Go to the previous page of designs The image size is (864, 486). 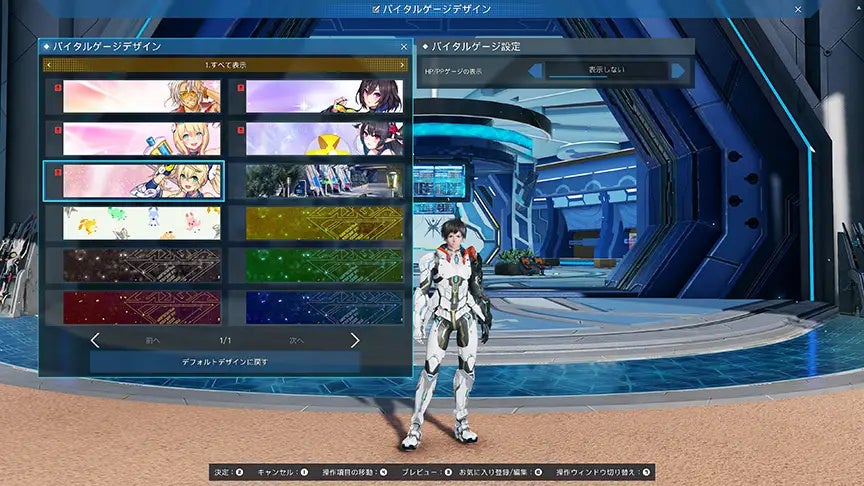(x=96, y=340)
